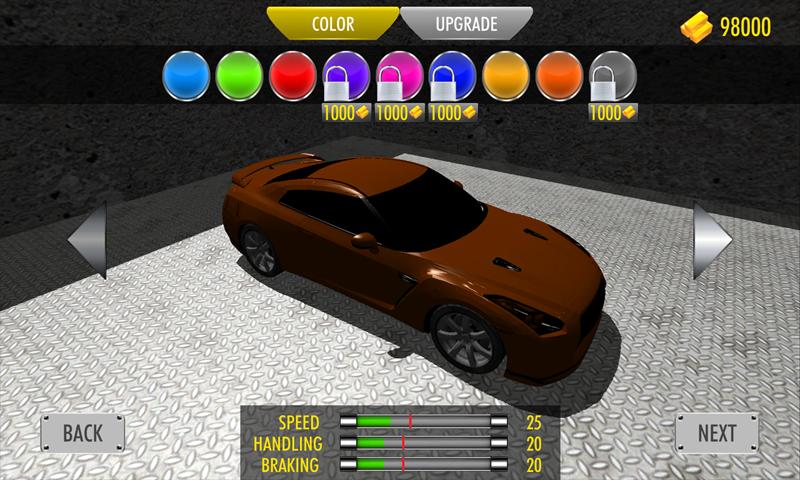Select the green paint color
Image resolution: width=800 pixels, height=480 pixels.
242,75
